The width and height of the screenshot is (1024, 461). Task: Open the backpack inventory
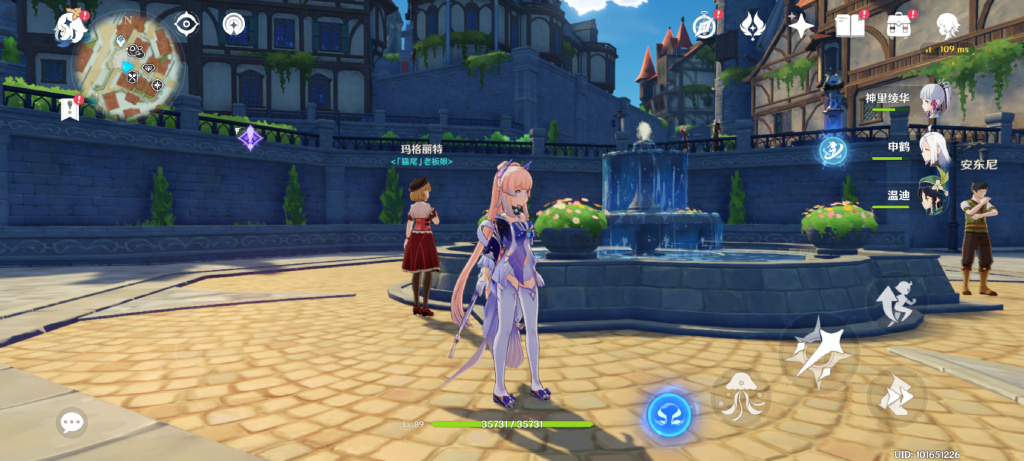(x=899, y=25)
